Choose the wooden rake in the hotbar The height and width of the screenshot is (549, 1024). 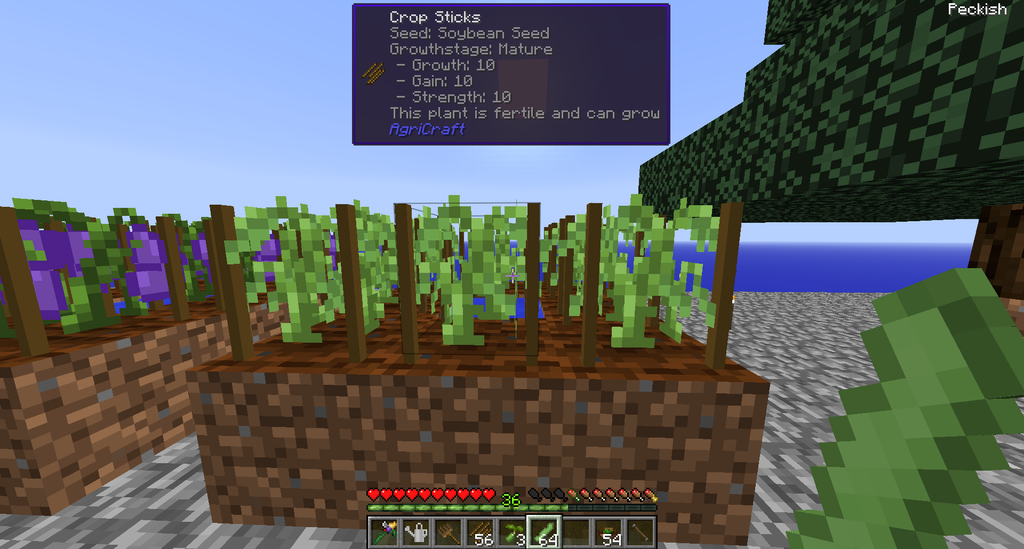coord(446,532)
